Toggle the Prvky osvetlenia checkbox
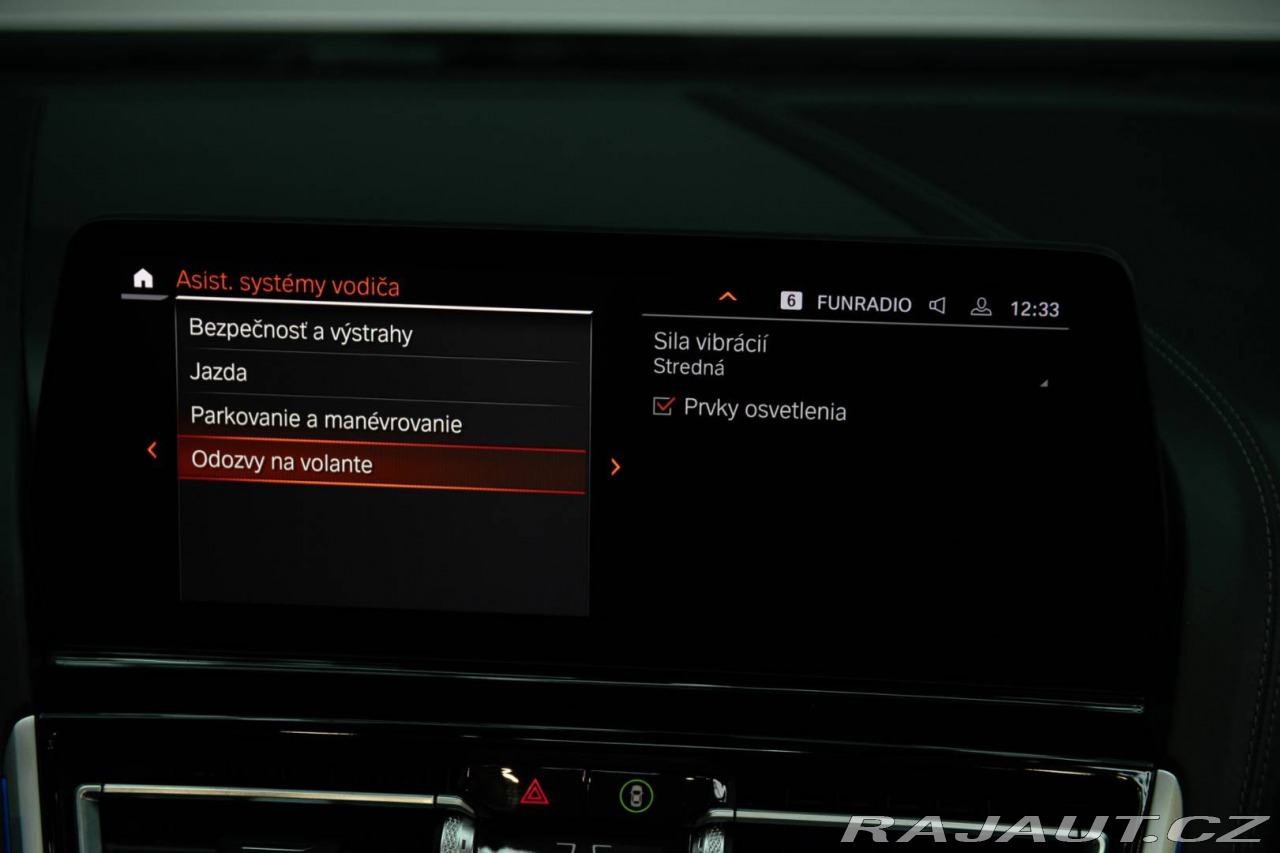This screenshot has width=1280, height=853. 663,406
